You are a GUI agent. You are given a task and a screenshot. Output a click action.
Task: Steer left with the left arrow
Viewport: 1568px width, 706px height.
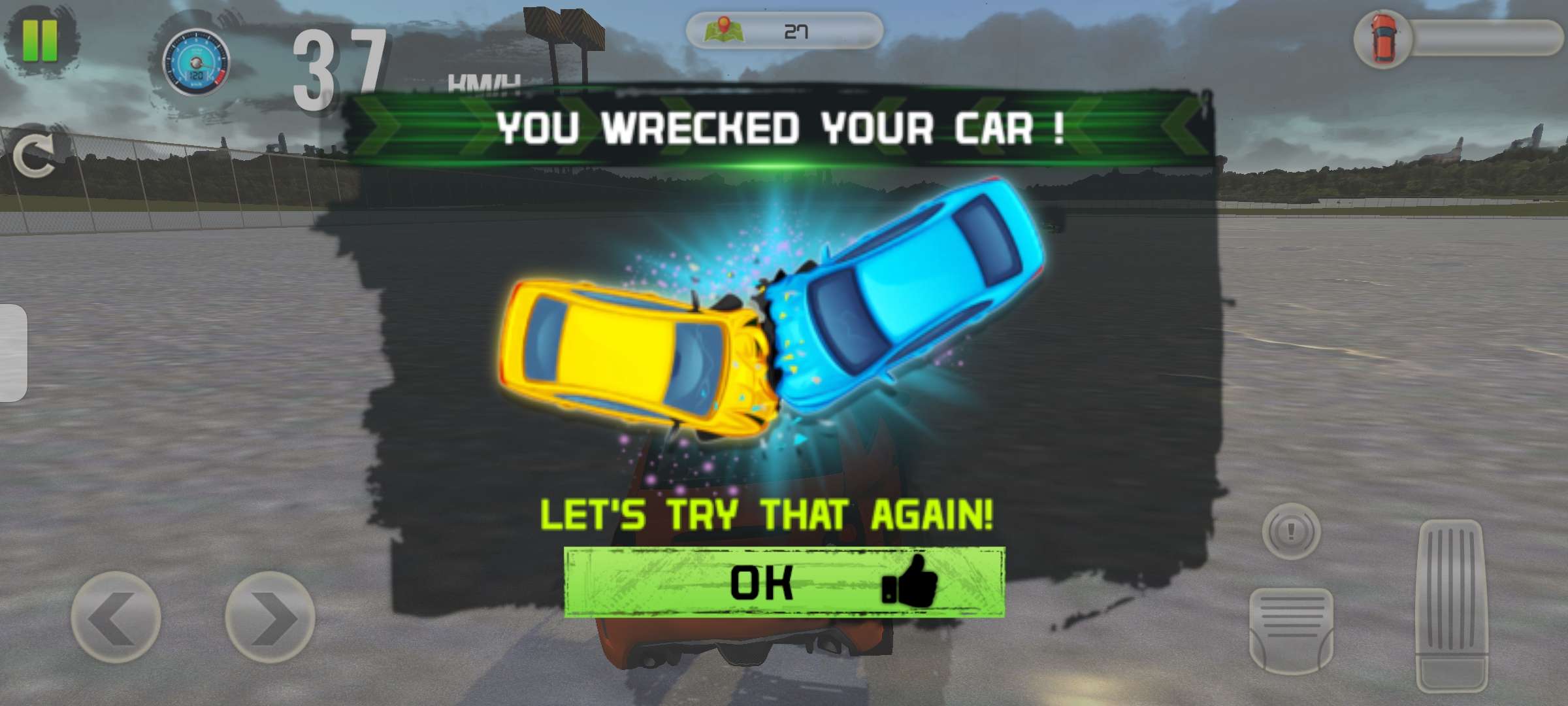pos(116,617)
